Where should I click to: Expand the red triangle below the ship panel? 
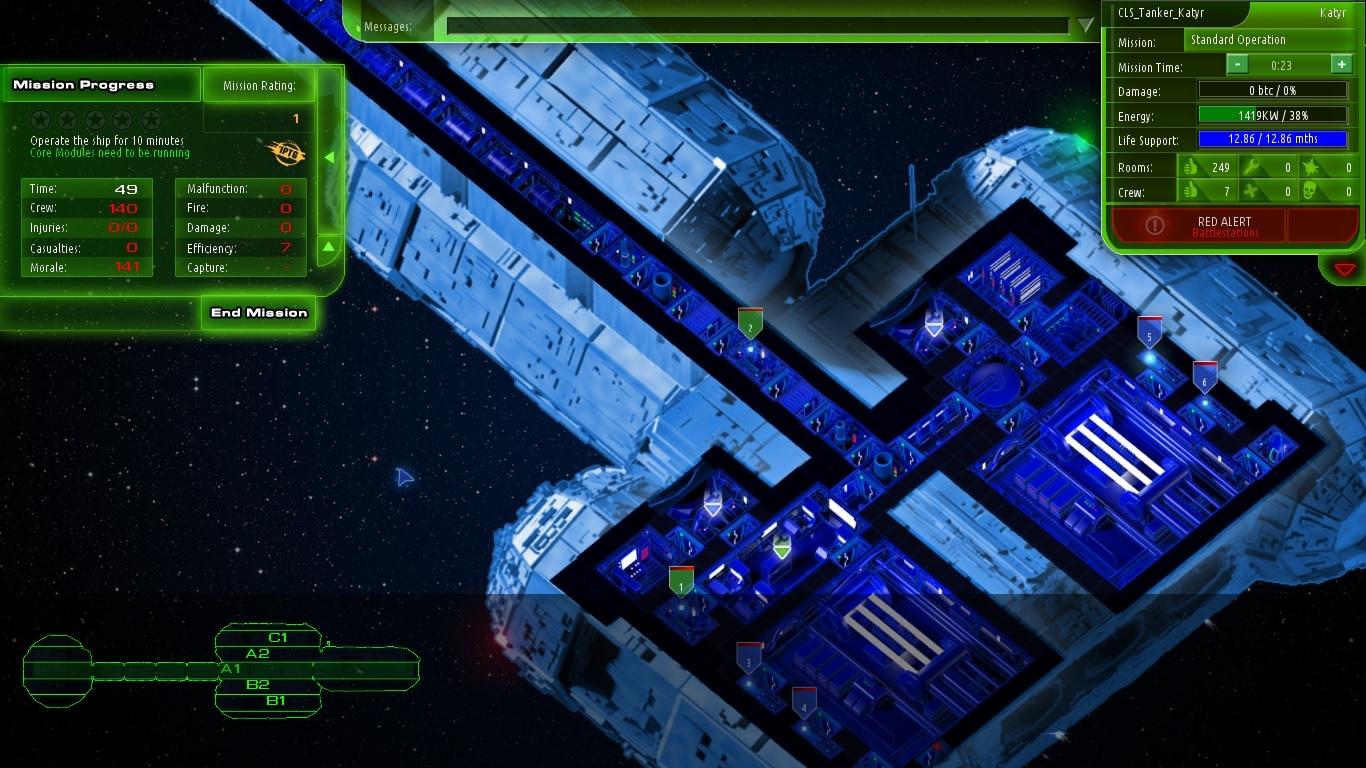point(1344,268)
